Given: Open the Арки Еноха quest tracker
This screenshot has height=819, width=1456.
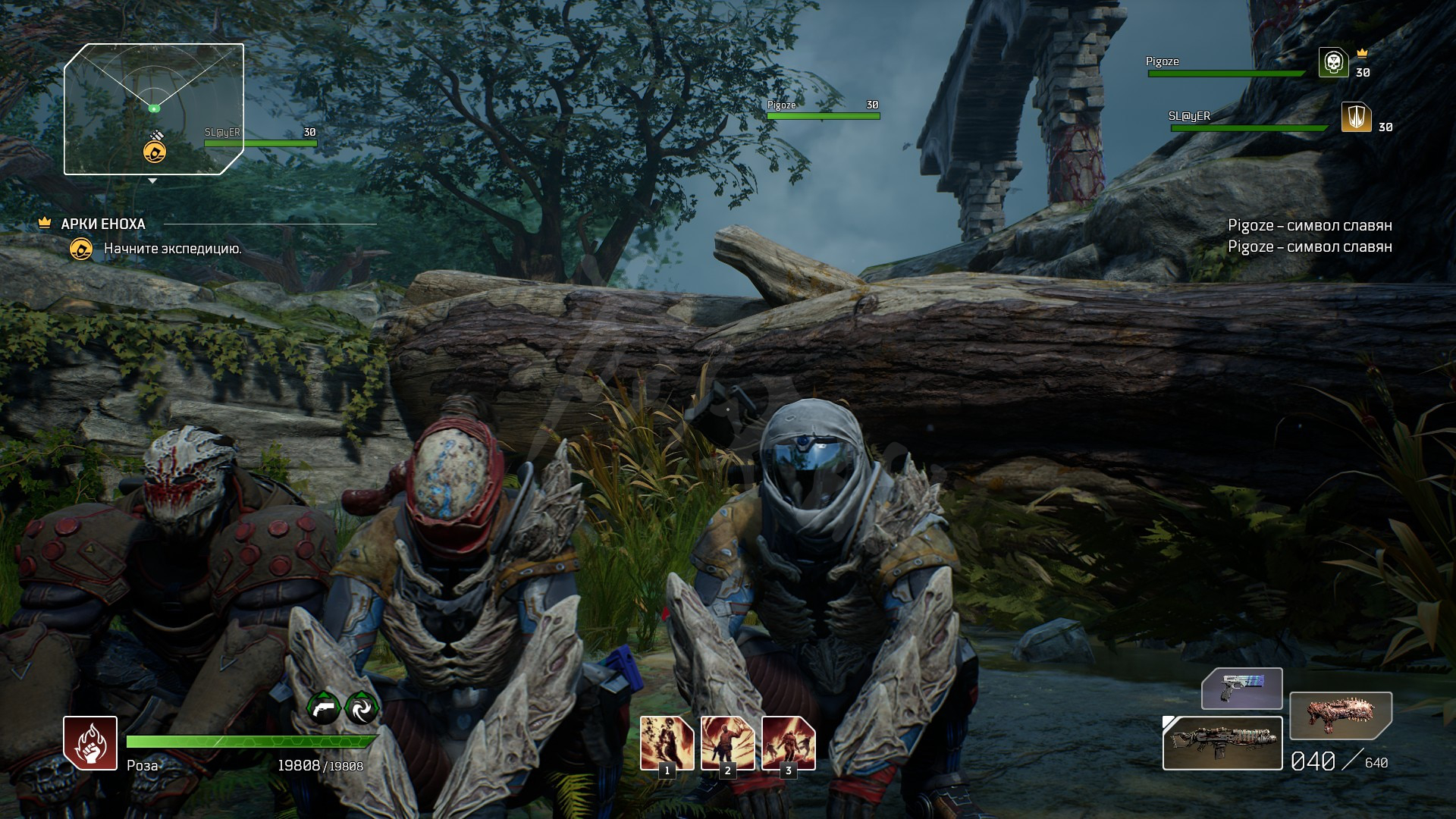Looking at the screenshot, I should (x=103, y=224).
